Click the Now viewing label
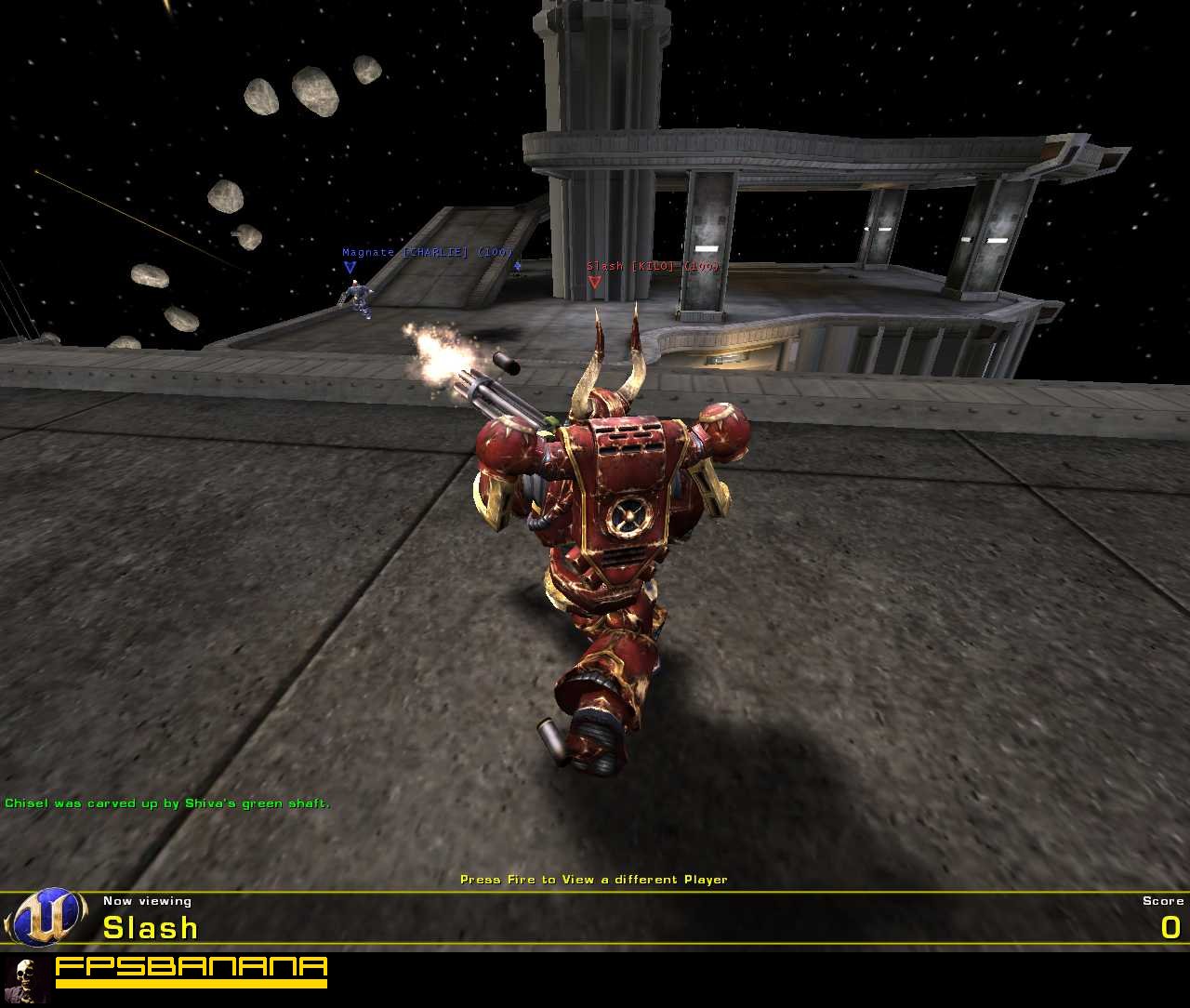The height and width of the screenshot is (1008, 1190). point(146,900)
